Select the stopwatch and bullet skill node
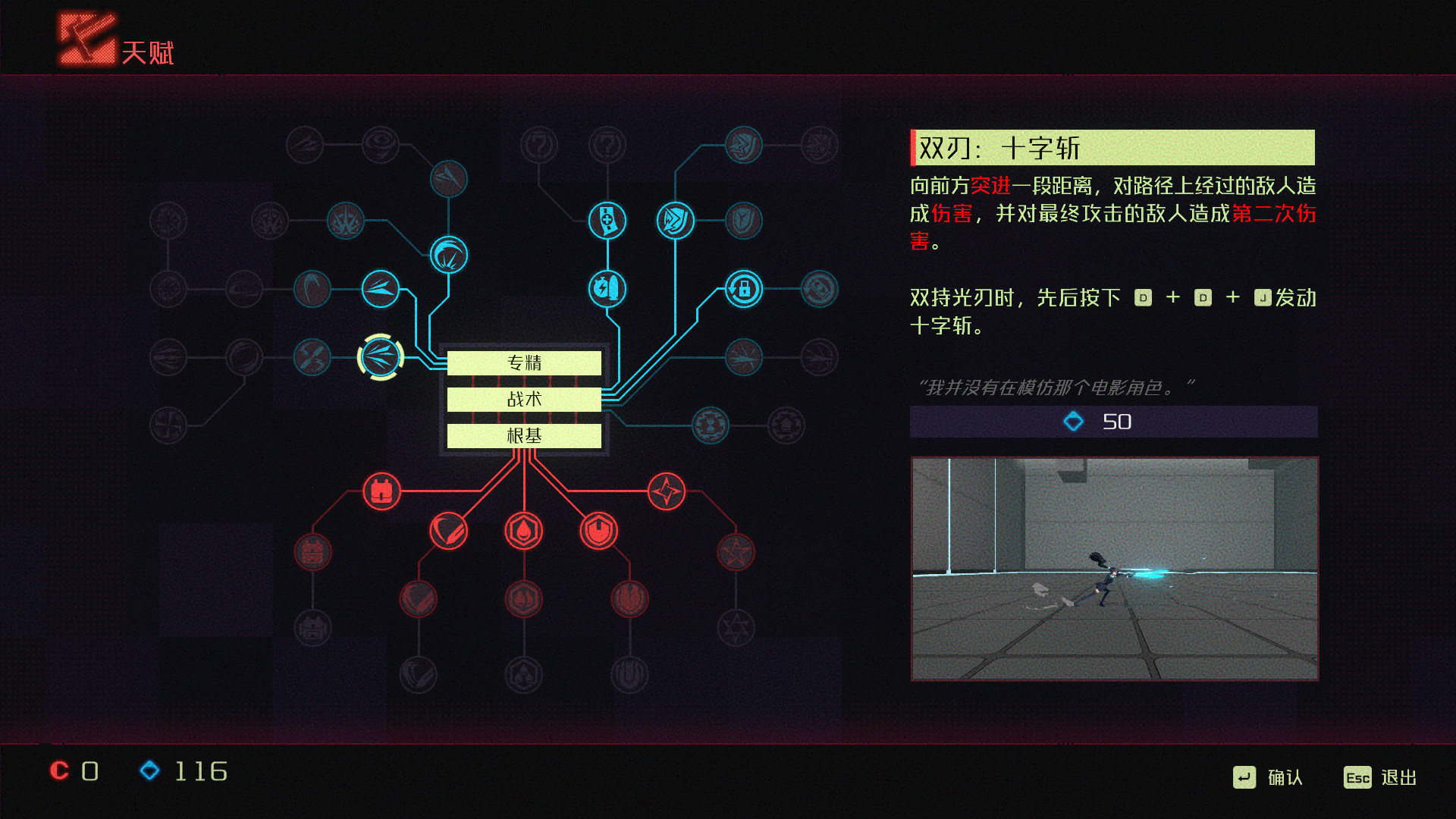 607,287
